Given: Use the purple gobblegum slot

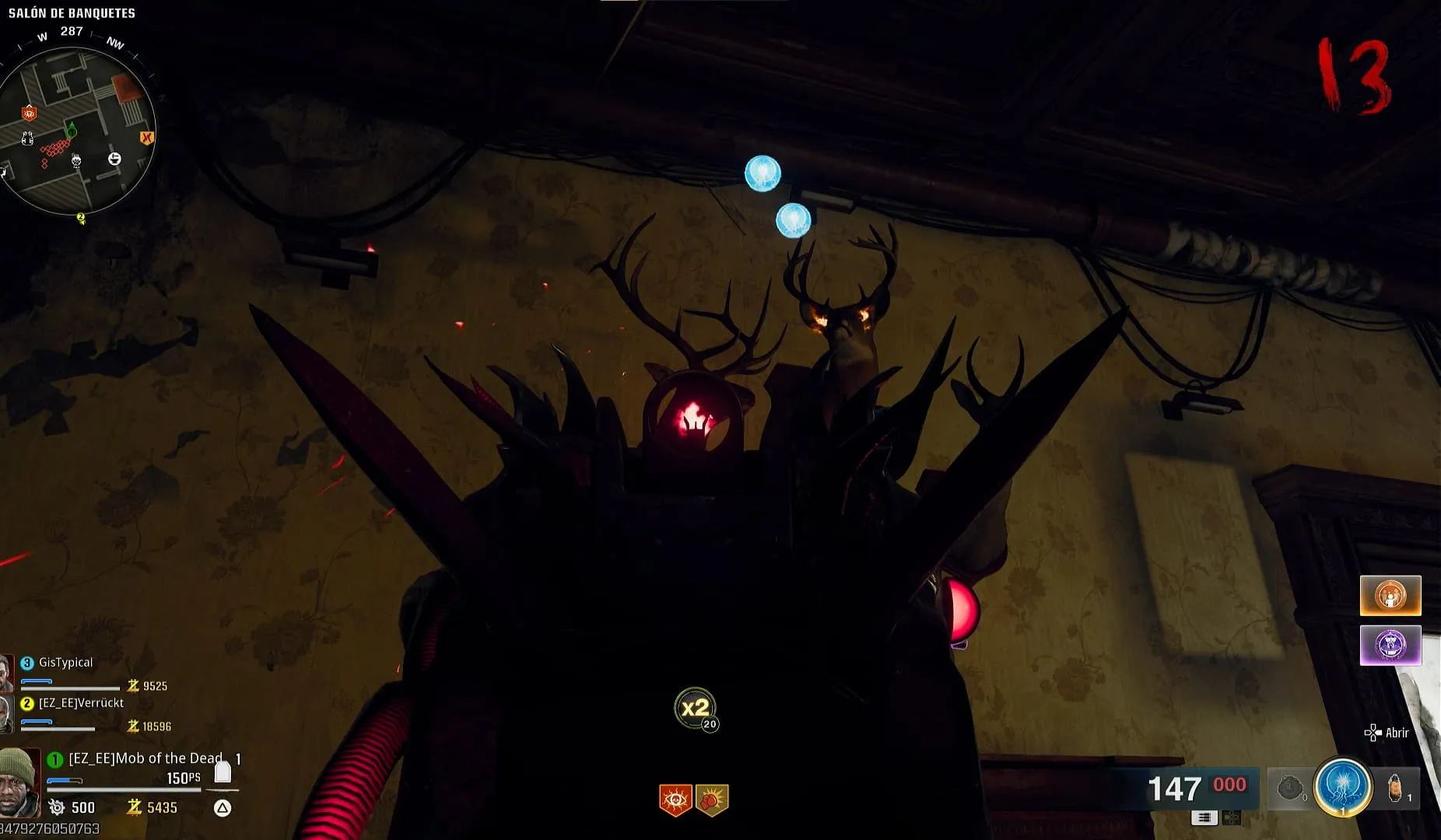Looking at the screenshot, I should click(1390, 646).
